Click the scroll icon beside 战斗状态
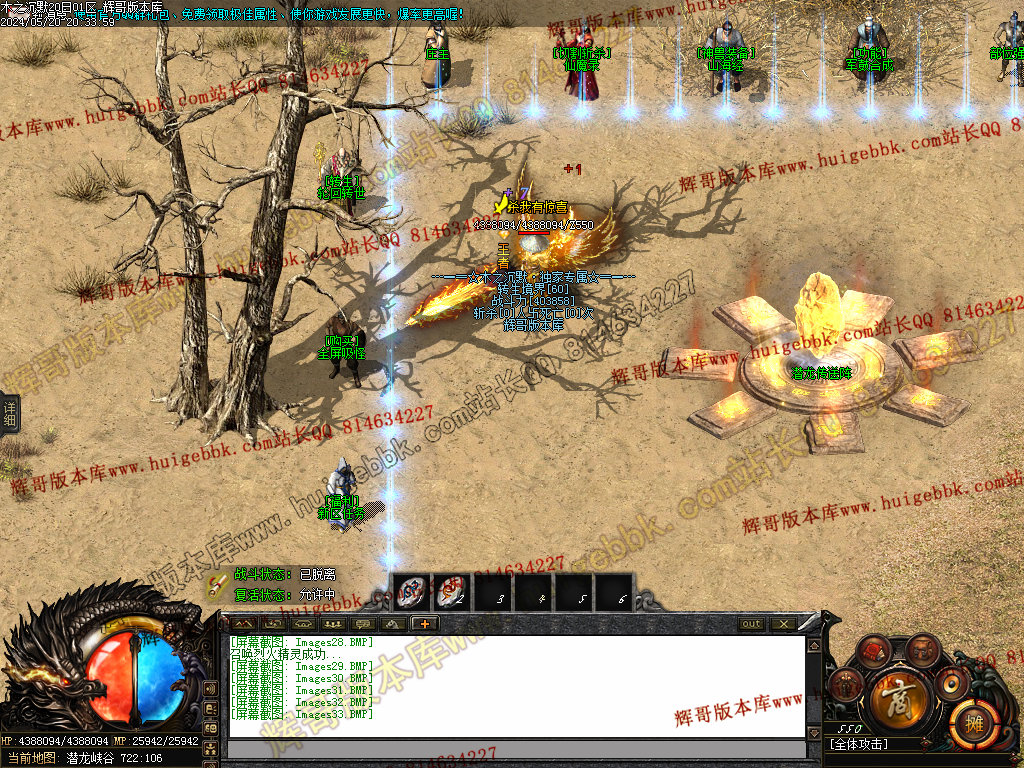Image resolution: width=1024 pixels, height=768 pixels. (x=217, y=584)
